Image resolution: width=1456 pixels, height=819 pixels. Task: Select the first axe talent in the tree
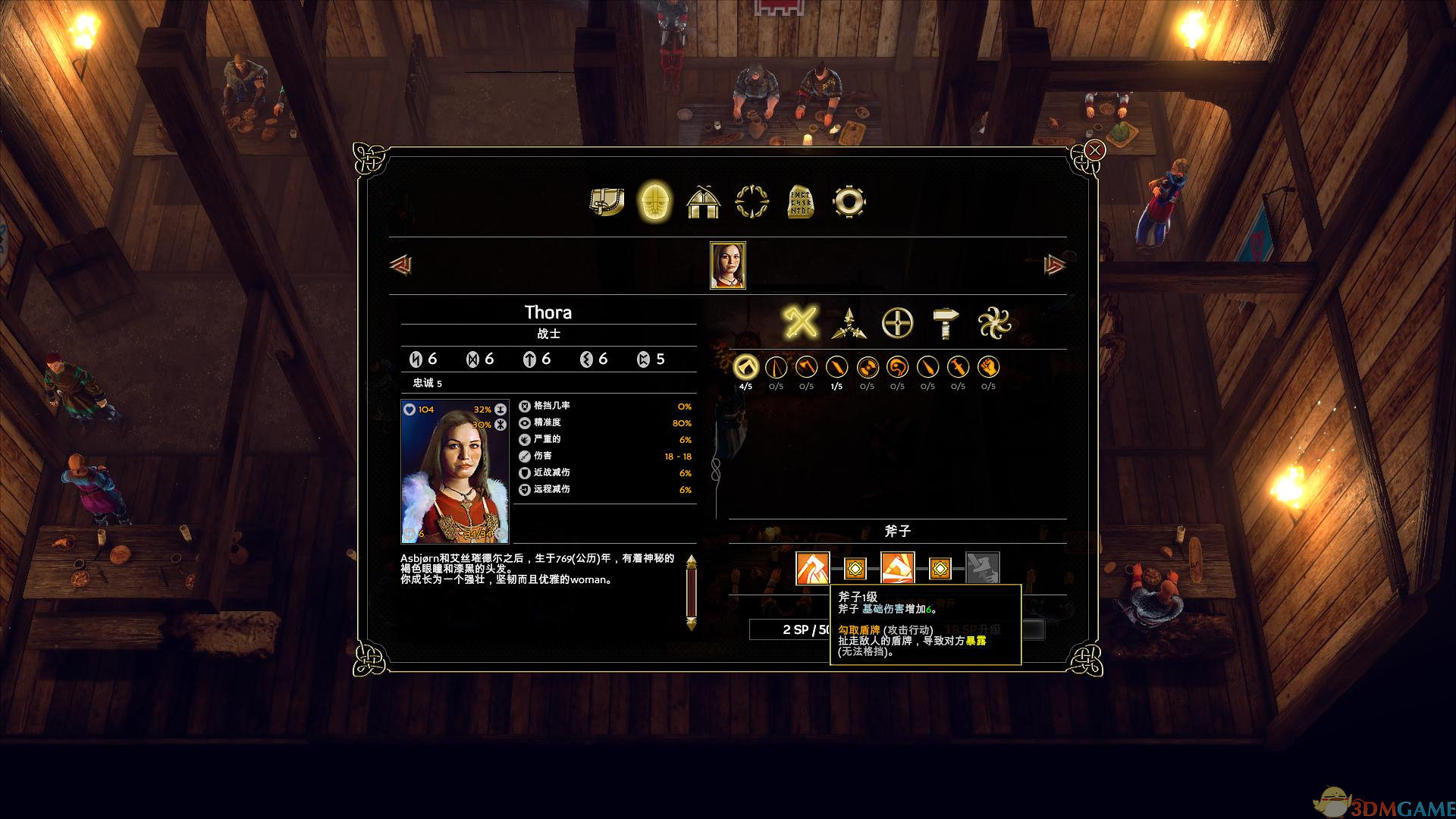tap(812, 568)
